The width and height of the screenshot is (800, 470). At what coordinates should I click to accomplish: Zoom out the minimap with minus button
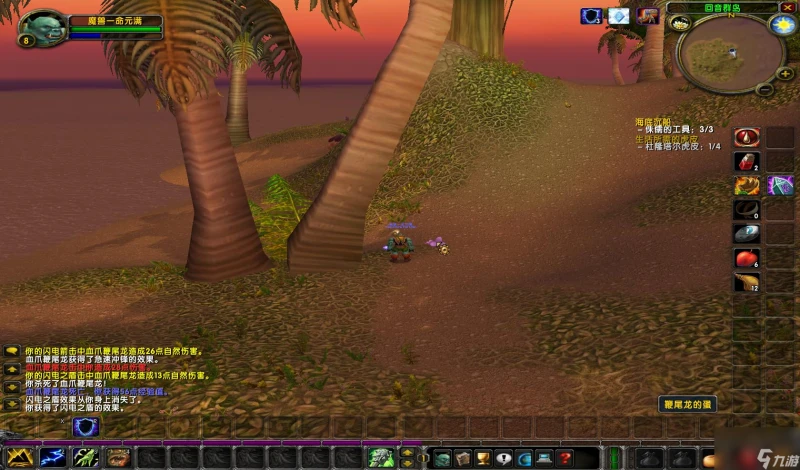pyautogui.click(x=763, y=88)
